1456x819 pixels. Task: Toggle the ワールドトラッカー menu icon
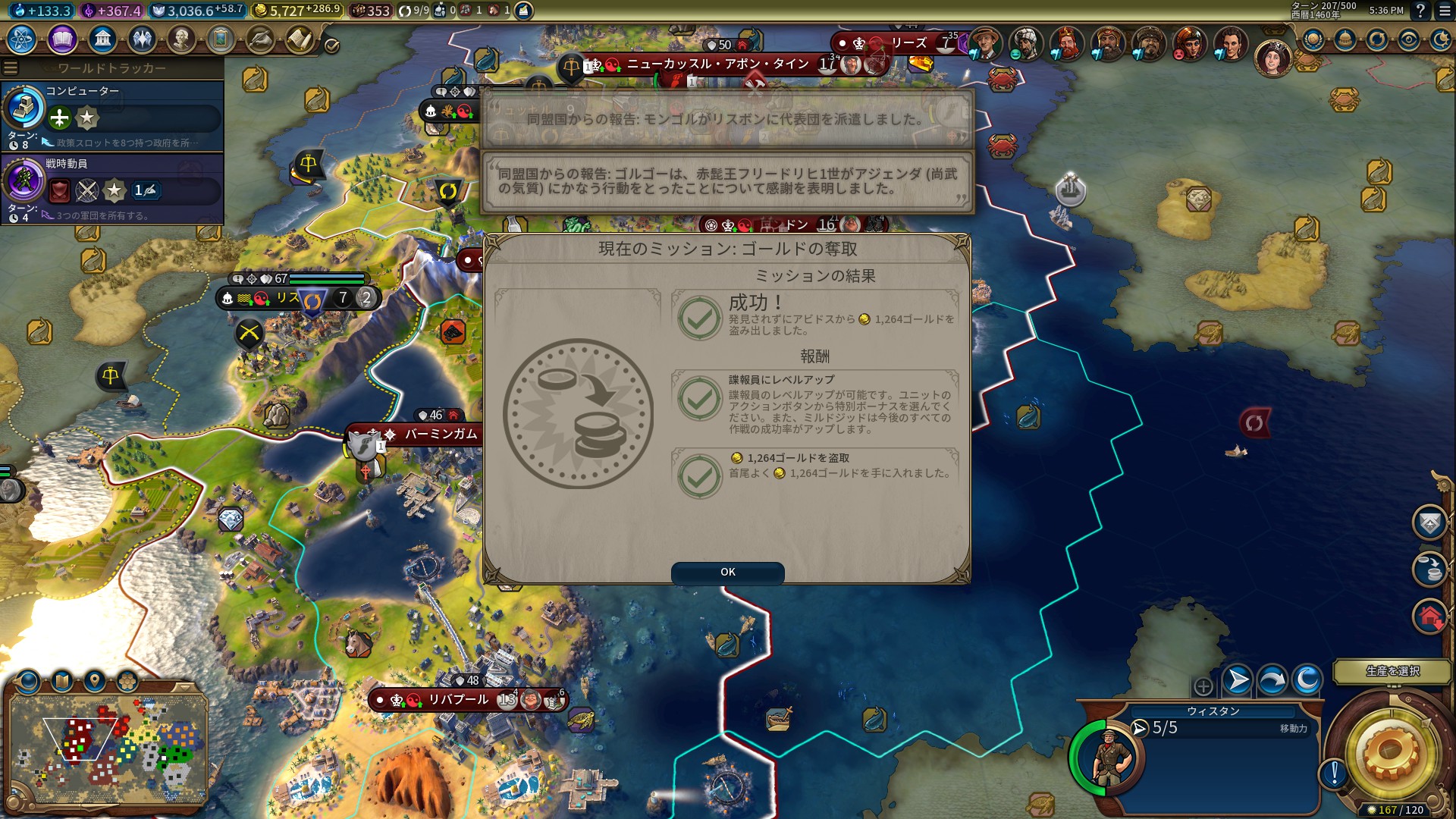[x=11, y=68]
